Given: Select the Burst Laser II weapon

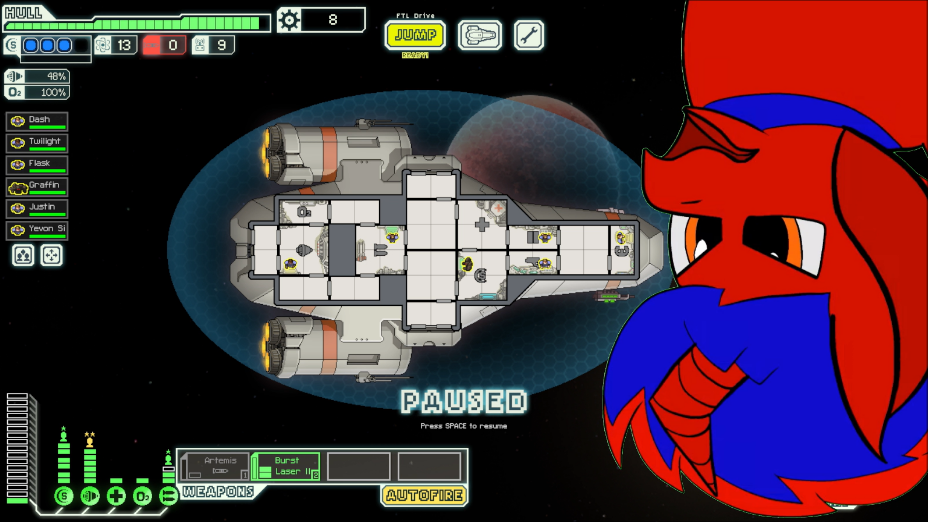Looking at the screenshot, I should click(x=286, y=466).
